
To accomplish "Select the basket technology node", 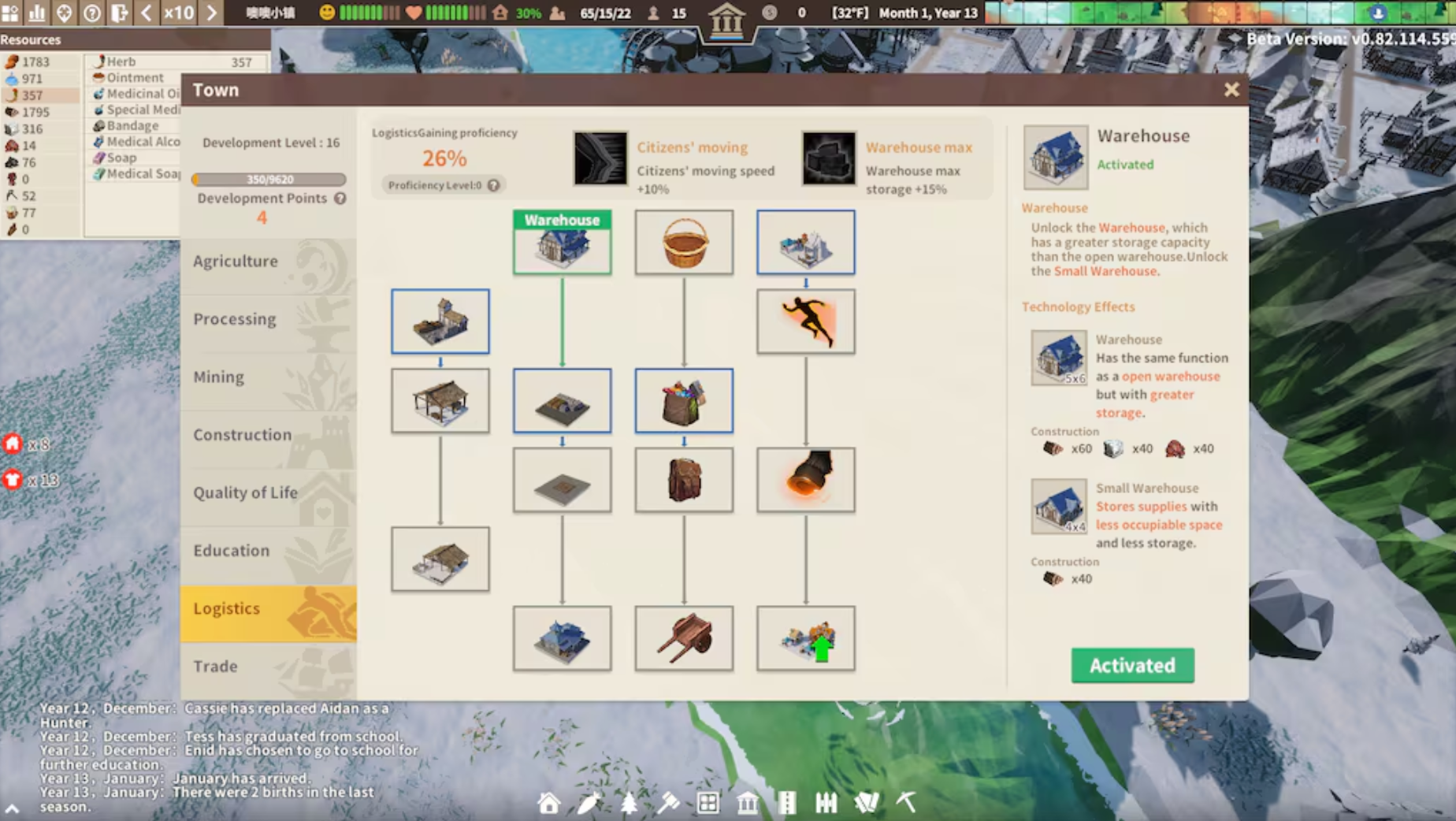I will 684,242.
